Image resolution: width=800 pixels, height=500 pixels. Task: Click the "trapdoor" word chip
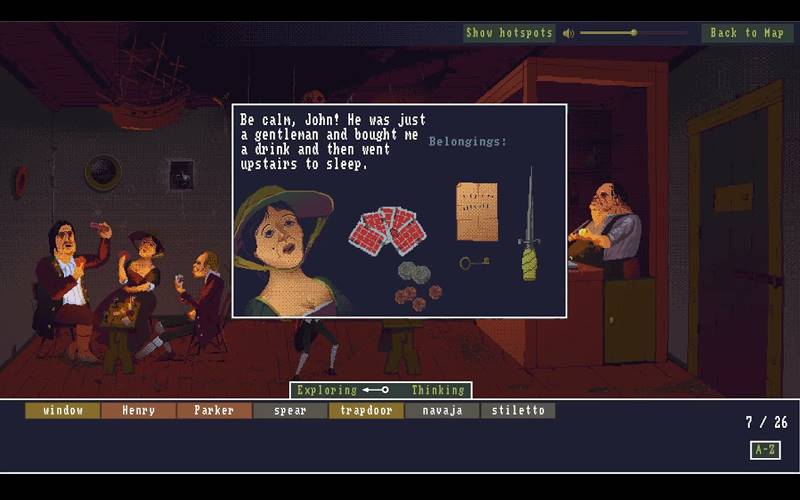[366, 410]
